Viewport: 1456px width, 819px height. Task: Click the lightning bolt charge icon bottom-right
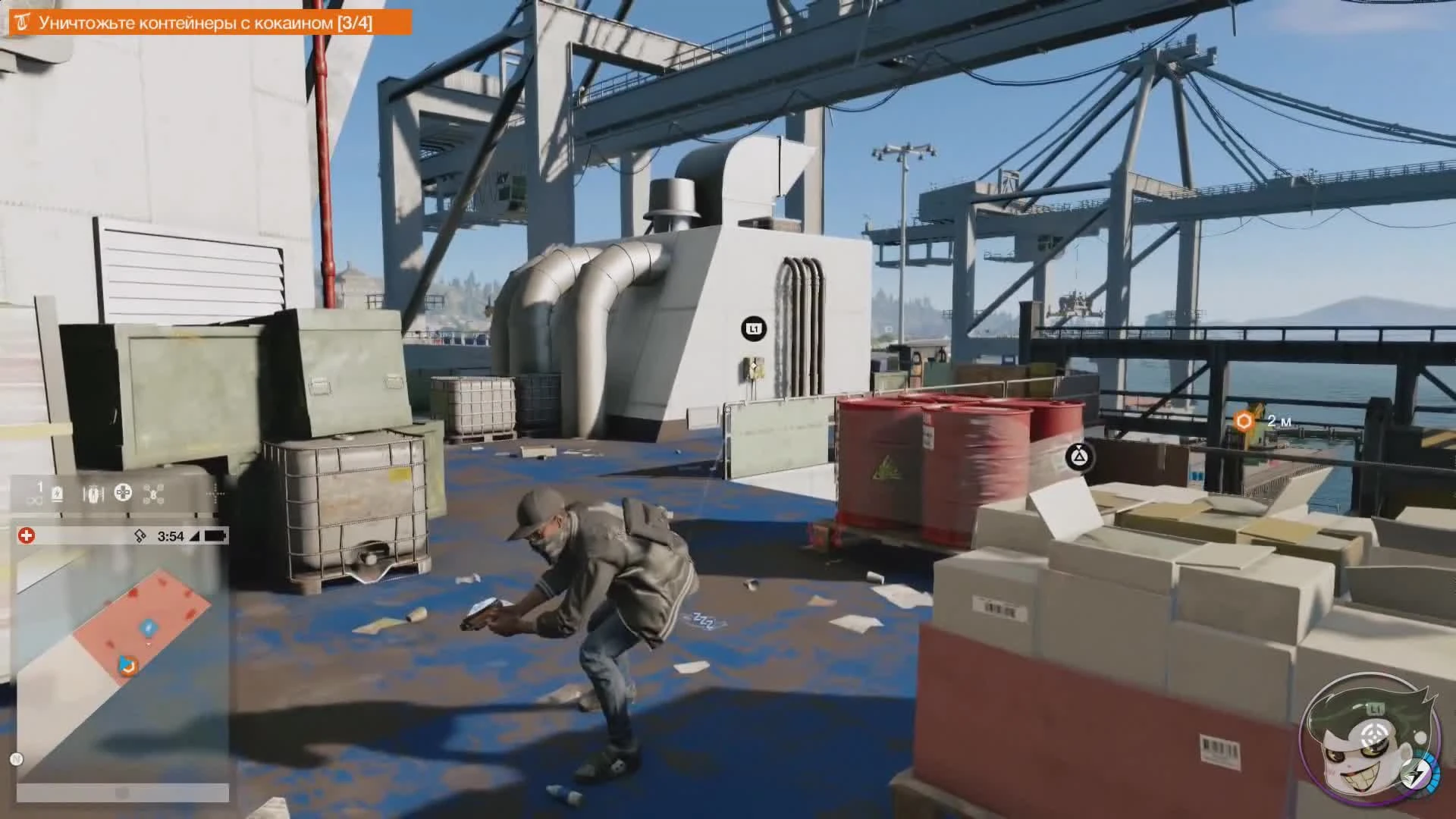coord(1416,775)
